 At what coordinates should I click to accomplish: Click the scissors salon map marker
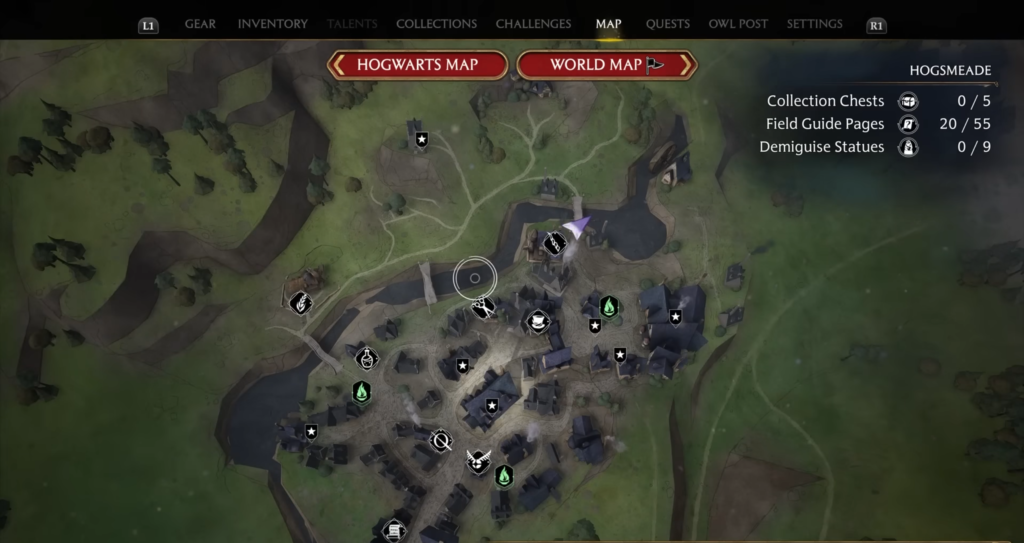pyautogui.click(x=484, y=307)
